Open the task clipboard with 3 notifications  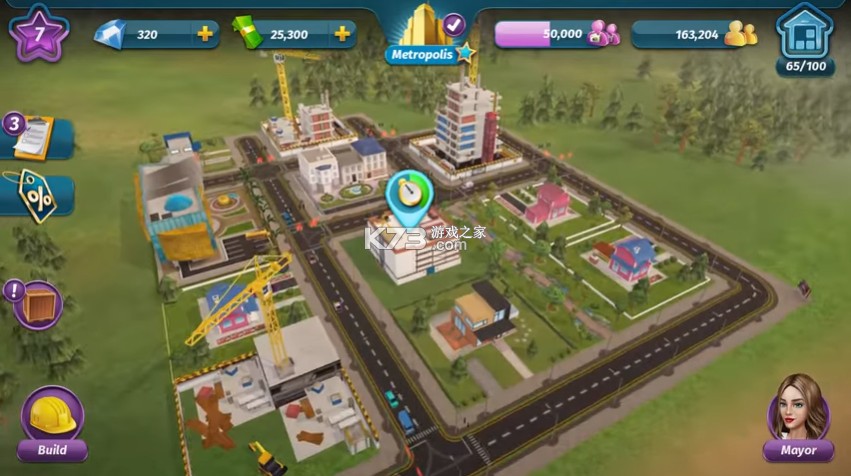point(34,138)
